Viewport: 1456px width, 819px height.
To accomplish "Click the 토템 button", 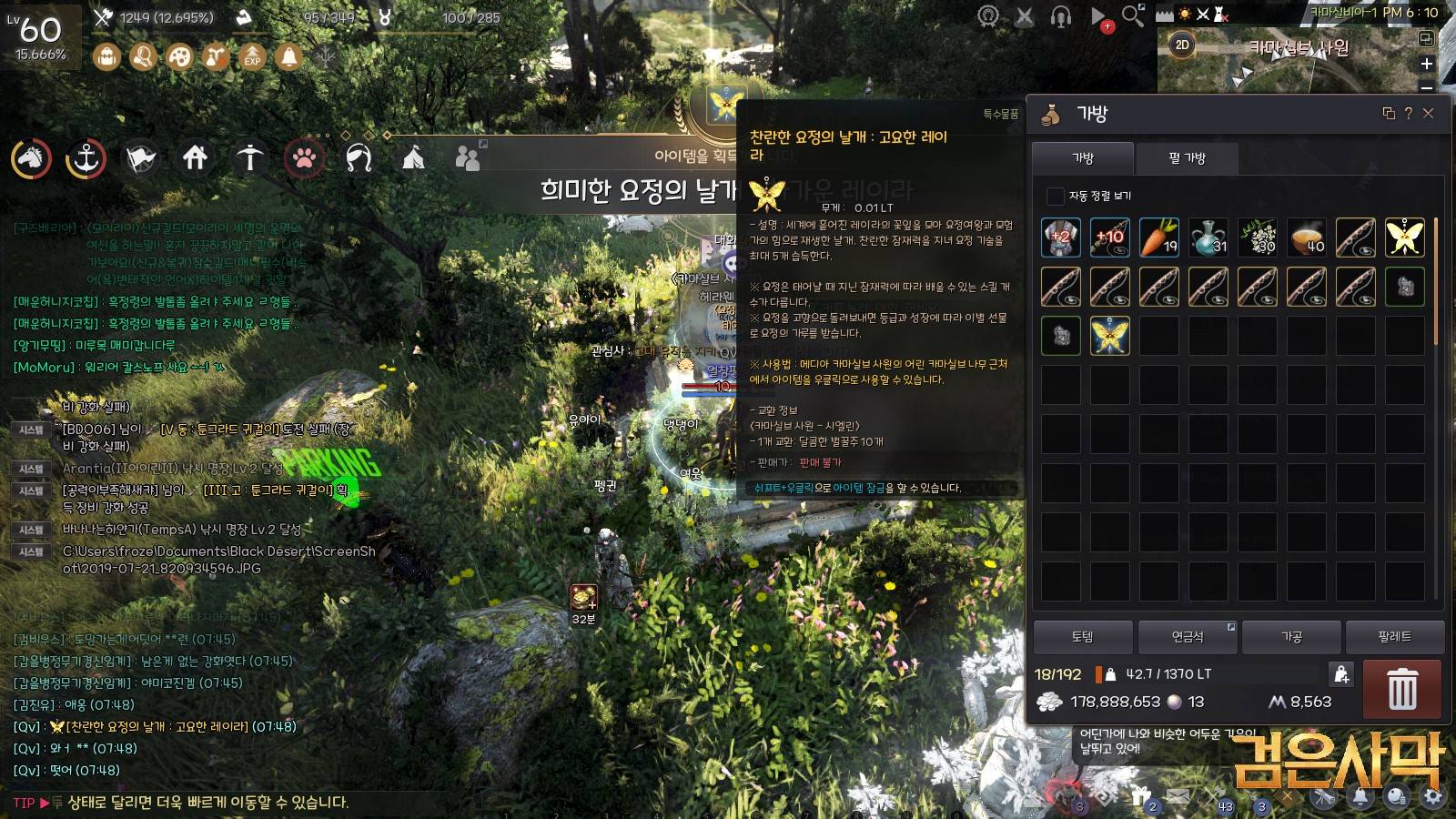I will (1083, 637).
